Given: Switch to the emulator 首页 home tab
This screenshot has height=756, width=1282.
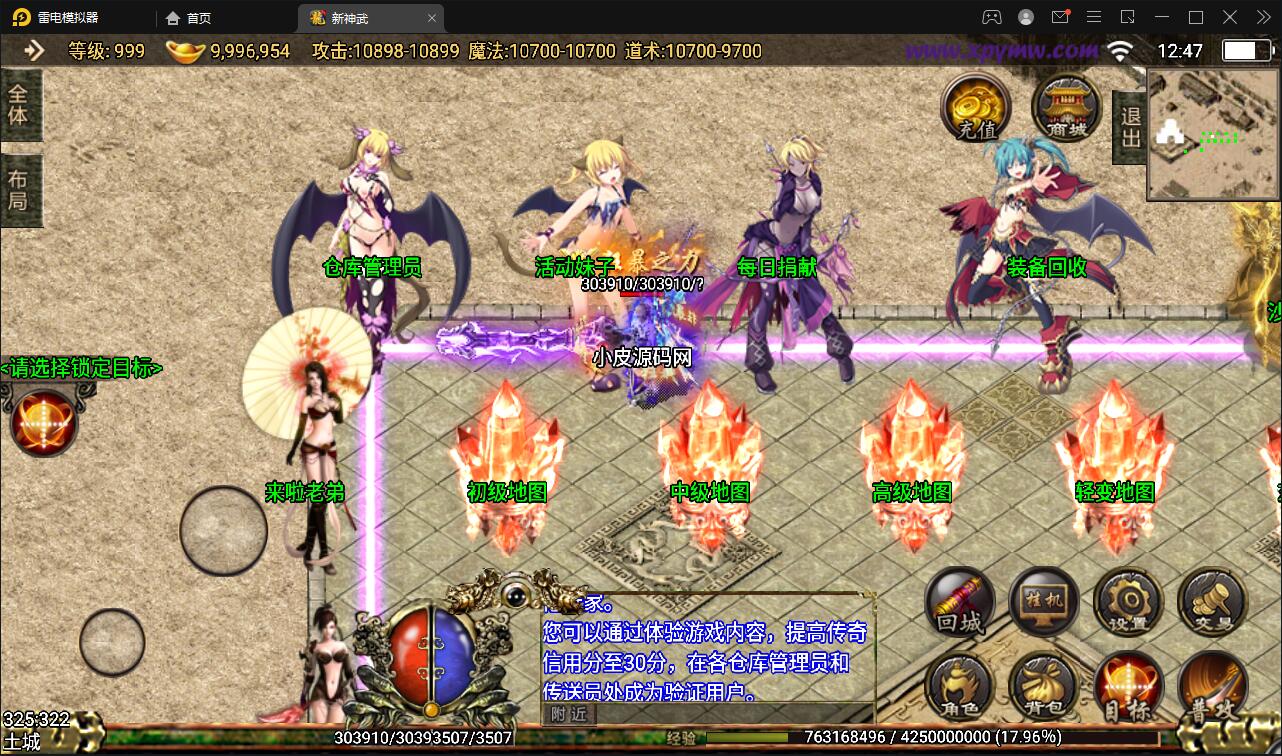Looking at the screenshot, I should click(x=189, y=18).
